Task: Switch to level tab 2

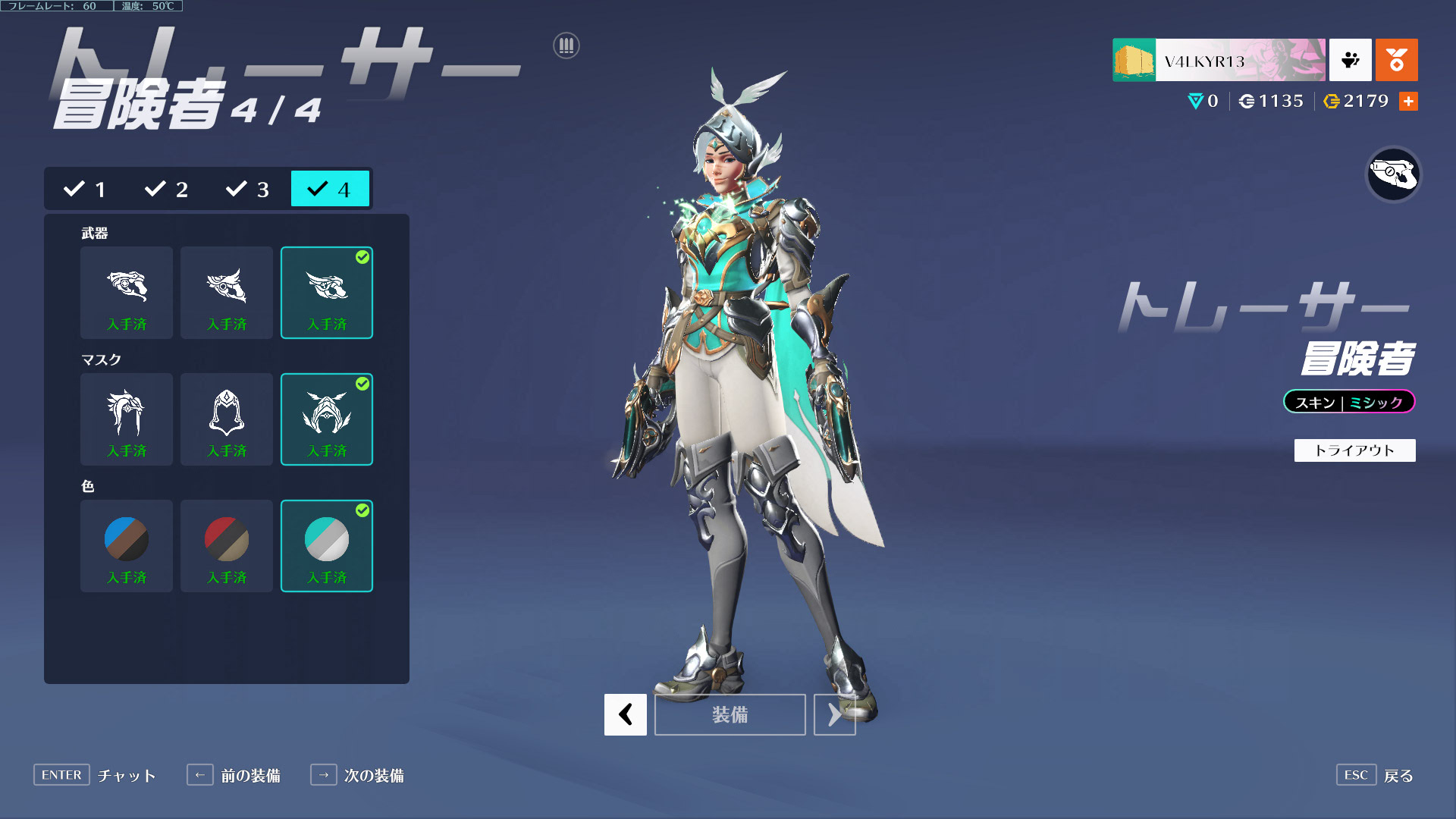Action: [x=167, y=189]
